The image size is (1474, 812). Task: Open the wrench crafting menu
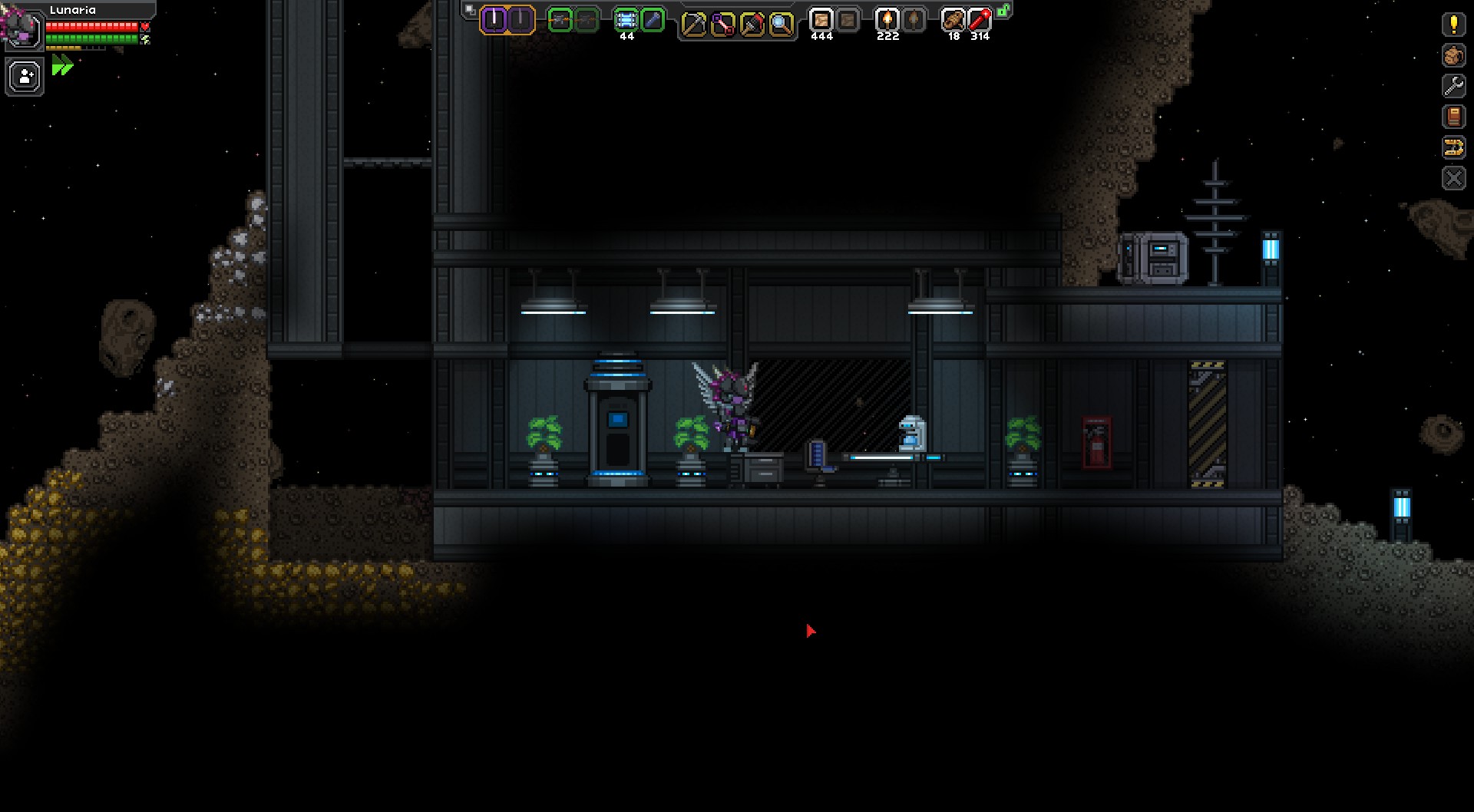(1453, 86)
